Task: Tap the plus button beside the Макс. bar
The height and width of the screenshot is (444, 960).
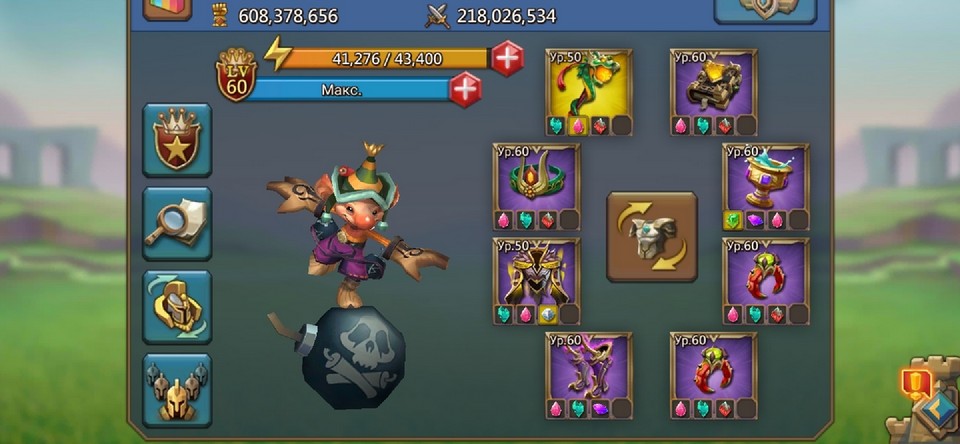Action: tap(465, 90)
